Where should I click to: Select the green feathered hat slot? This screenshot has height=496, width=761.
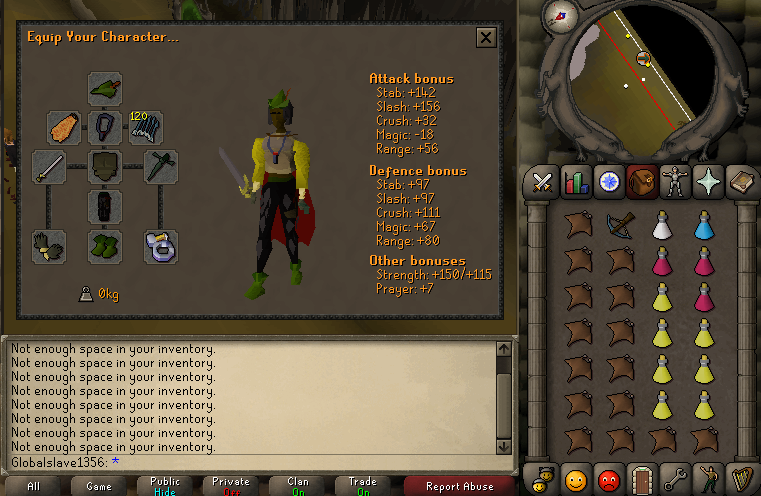pyautogui.click(x=105, y=88)
